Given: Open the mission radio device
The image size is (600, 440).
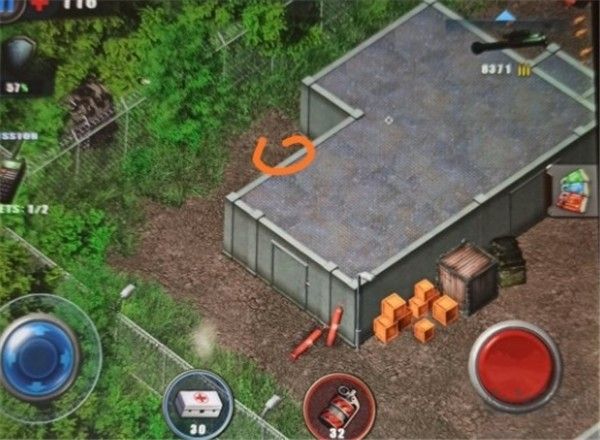Looking at the screenshot, I should [10, 177].
